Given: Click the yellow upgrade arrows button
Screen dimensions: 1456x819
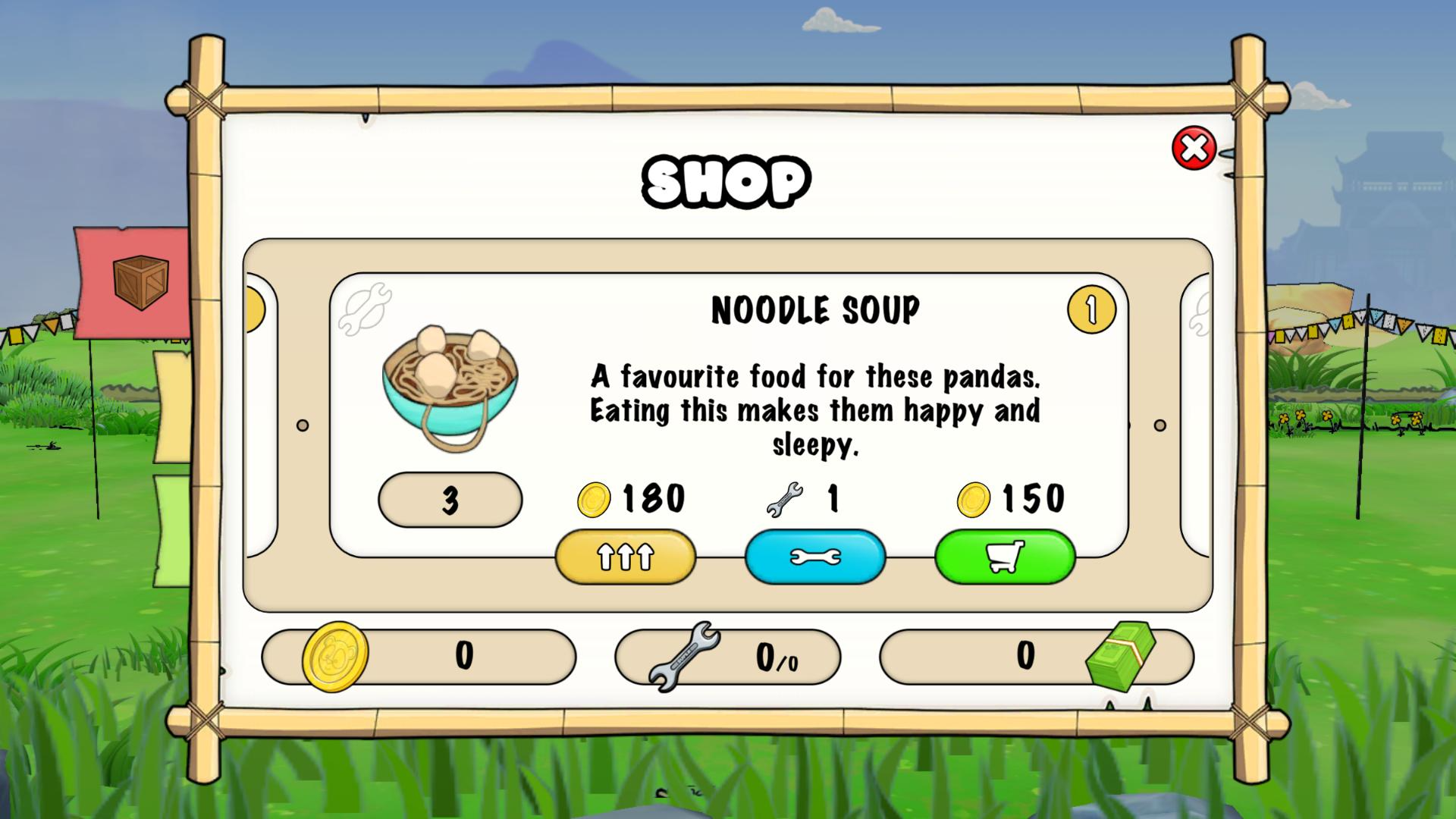Looking at the screenshot, I should (626, 557).
